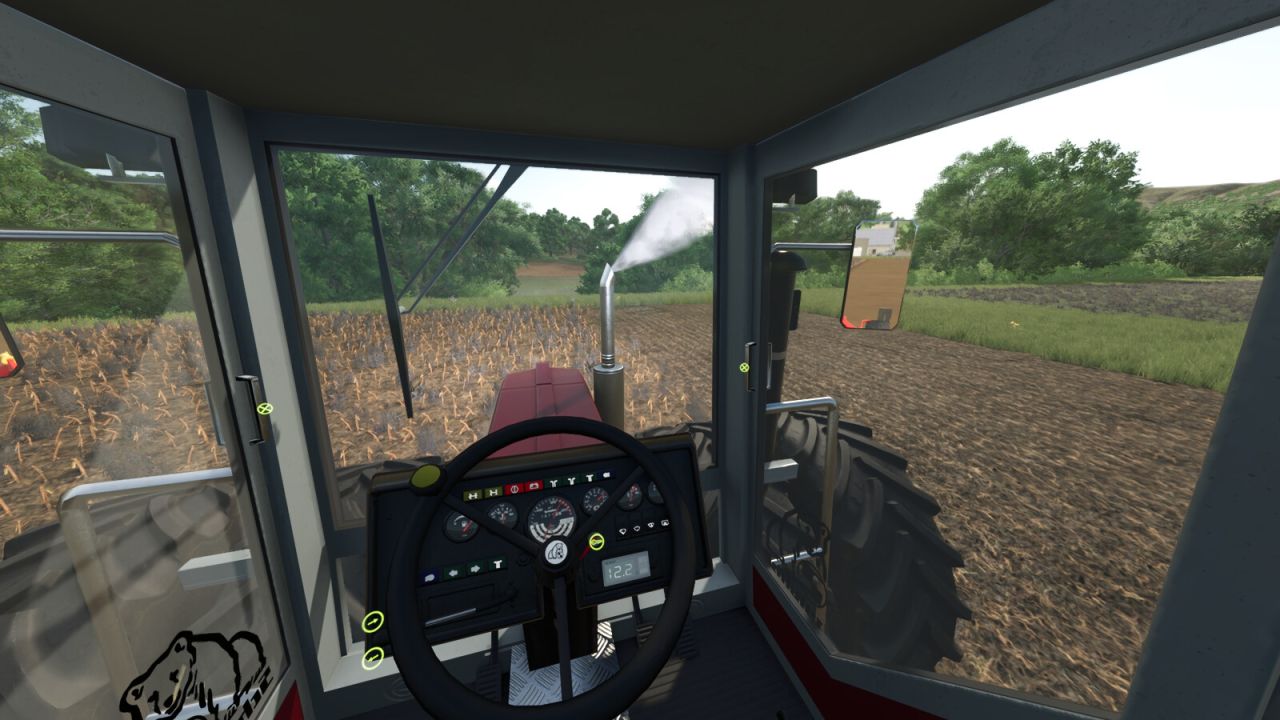Select the hitch indicator symbol on lower dash panel
This screenshot has width=1280, height=720.
click(x=499, y=563)
